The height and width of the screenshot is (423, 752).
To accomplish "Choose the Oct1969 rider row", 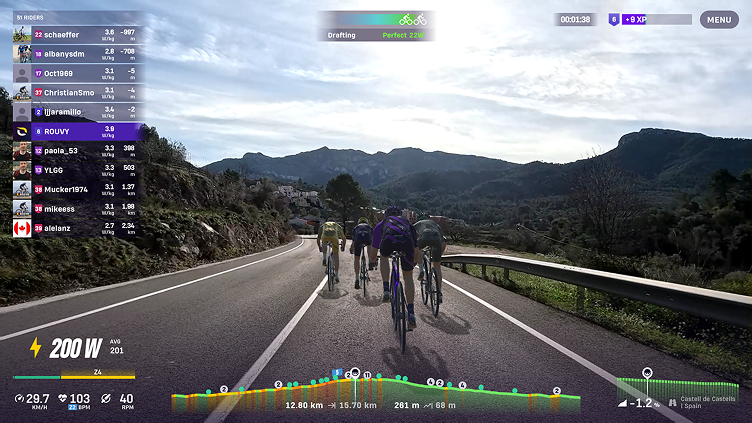I will [x=76, y=73].
